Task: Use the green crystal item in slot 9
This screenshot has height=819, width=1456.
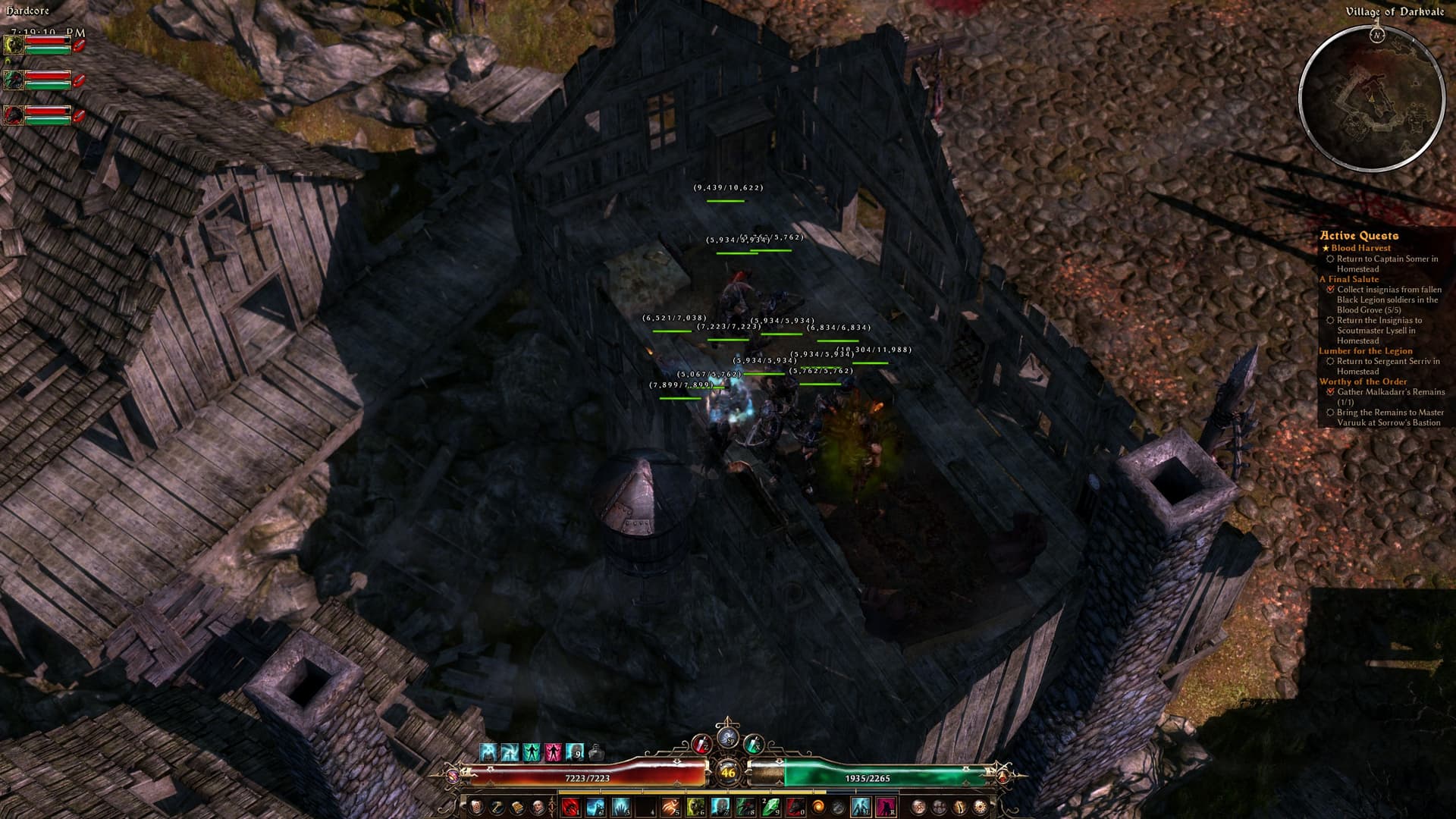Action: pos(770,807)
